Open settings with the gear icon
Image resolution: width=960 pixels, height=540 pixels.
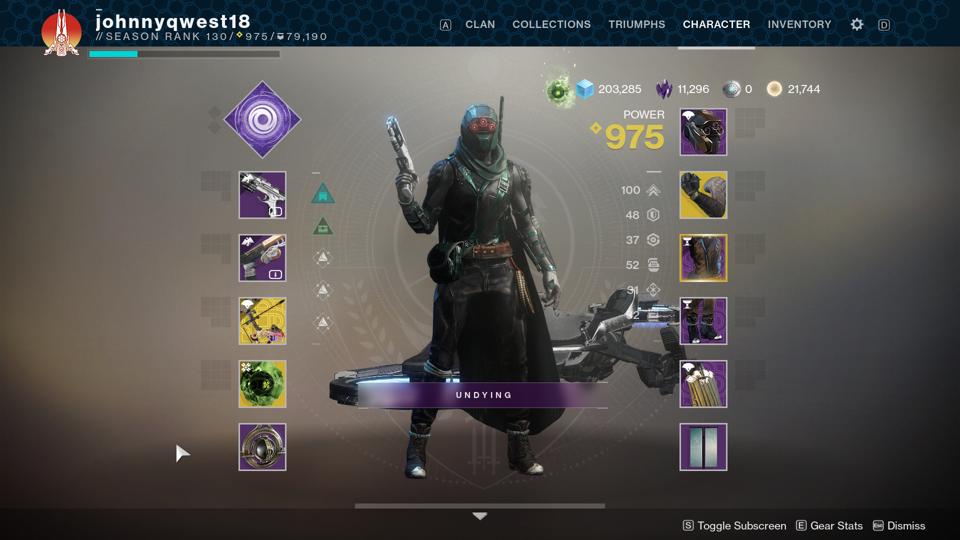(857, 24)
